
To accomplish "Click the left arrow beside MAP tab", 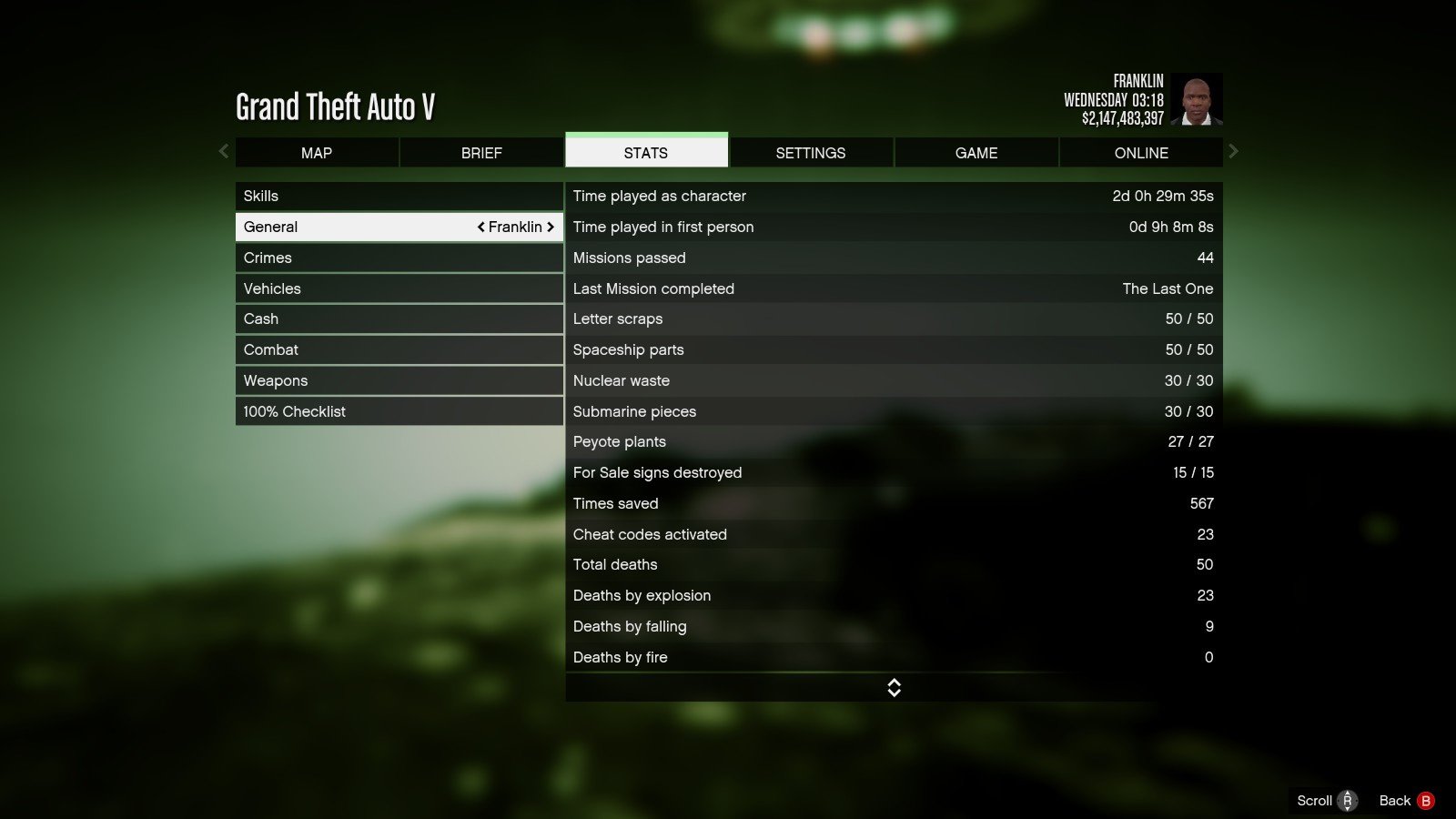I will pos(223,150).
